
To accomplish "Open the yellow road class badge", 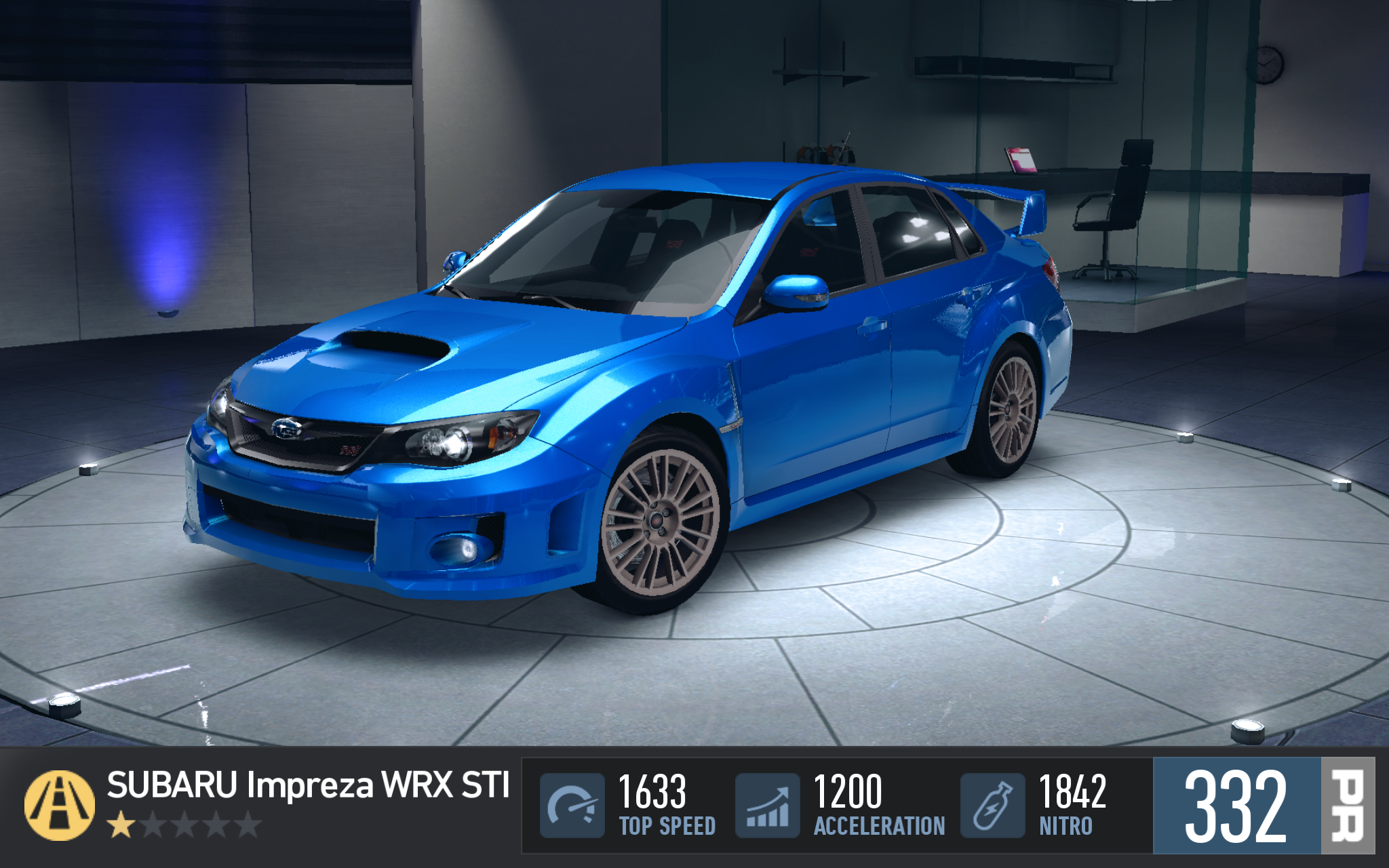I will (x=60, y=806).
